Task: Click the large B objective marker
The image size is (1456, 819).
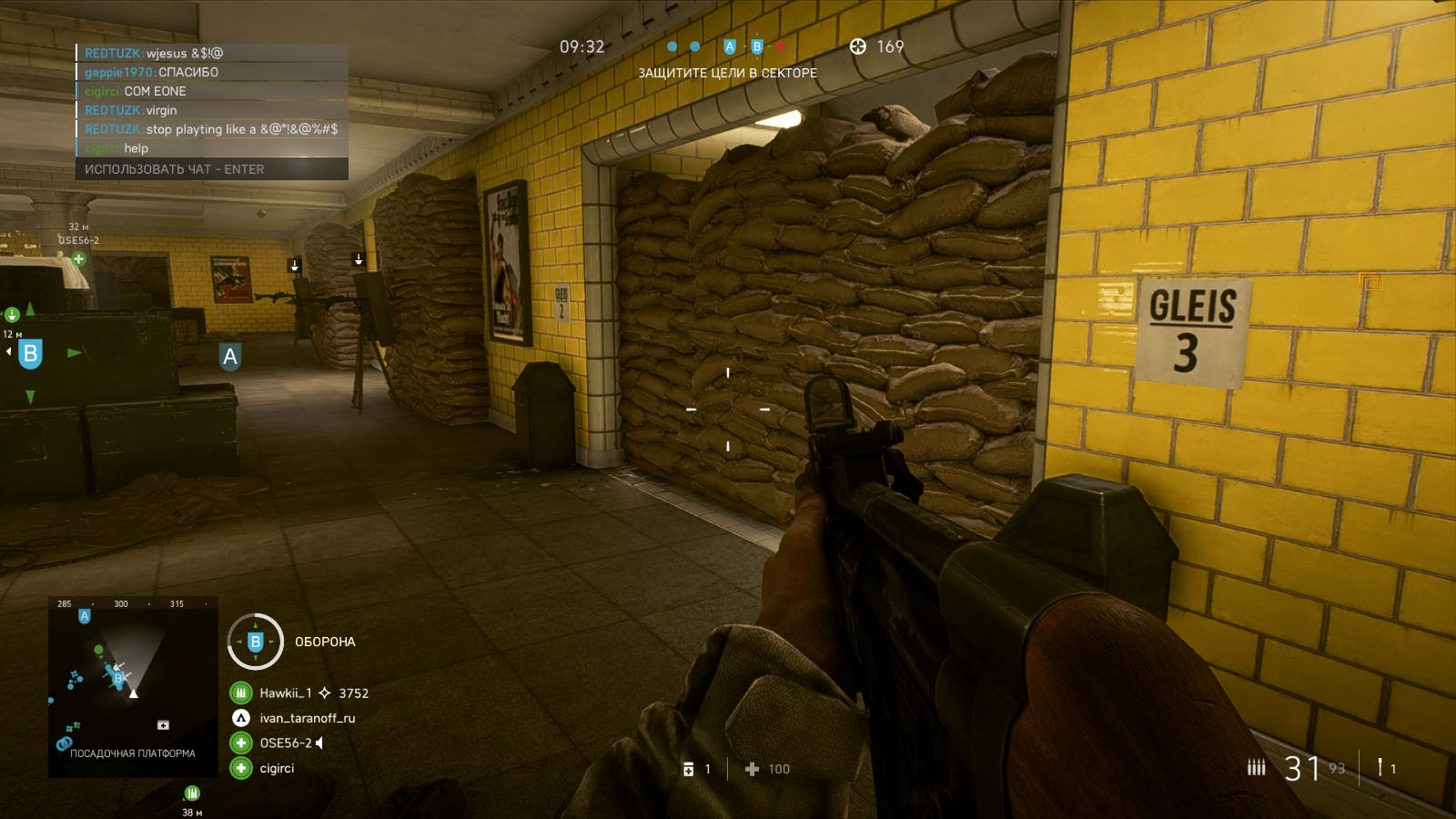Action: (30, 353)
